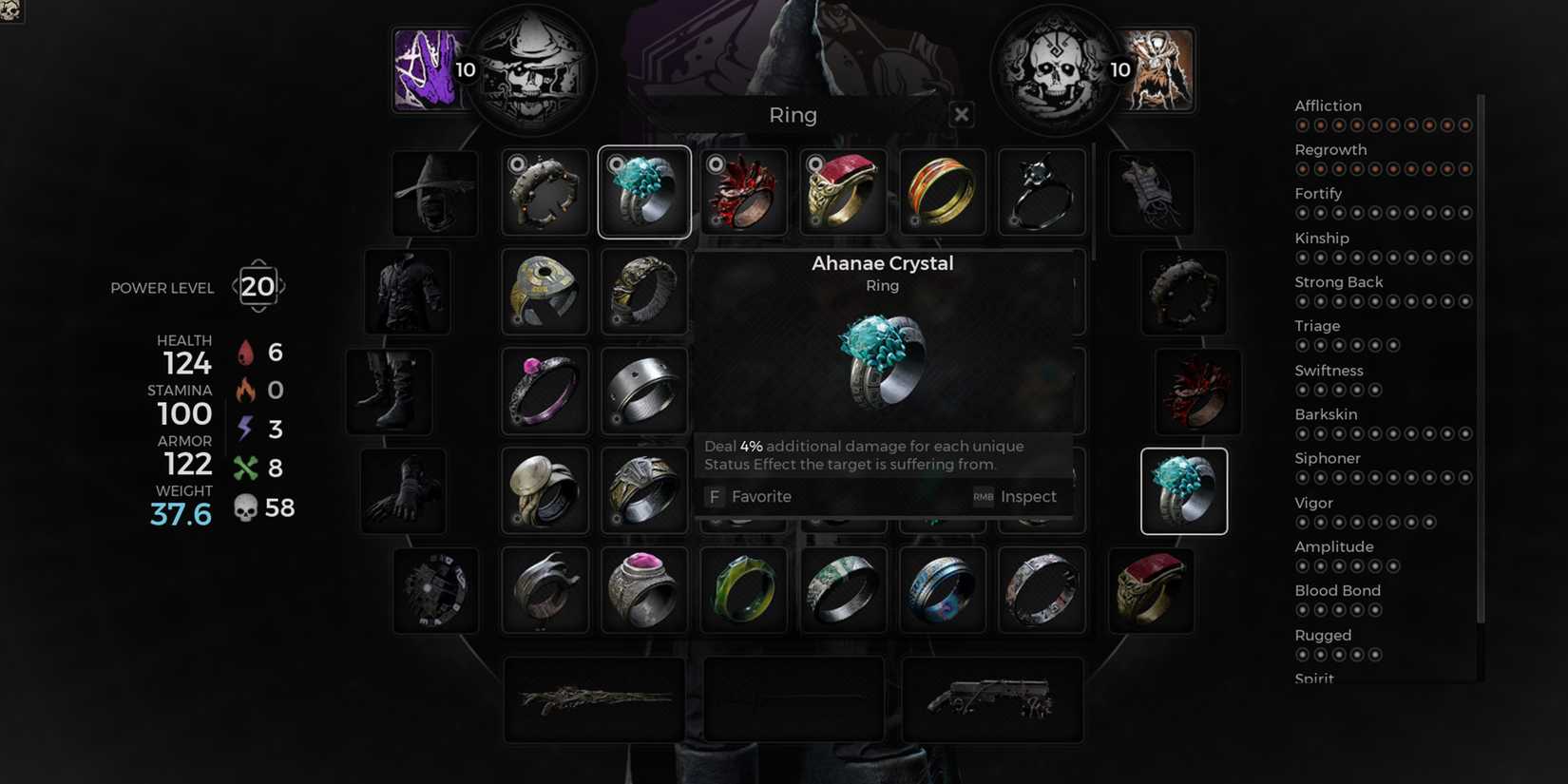Screen dimensions: 1568x784
Task: Open the left skull prime perk emblem
Action: tap(535, 68)
